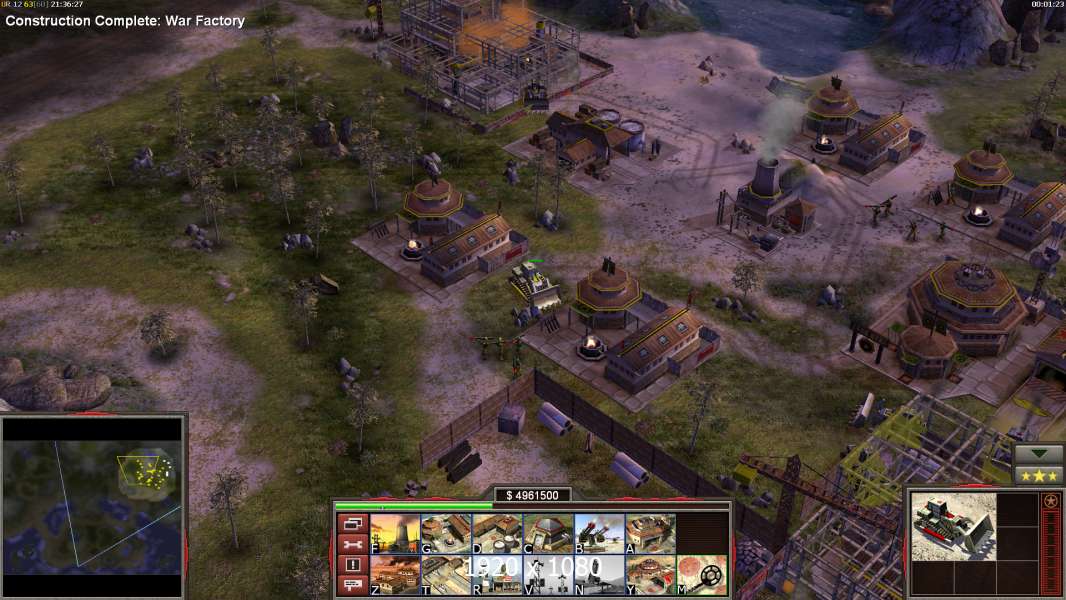Screen dimensions: 1066x600
Task: Click the minimap radar display
Action: pos(92,494)
